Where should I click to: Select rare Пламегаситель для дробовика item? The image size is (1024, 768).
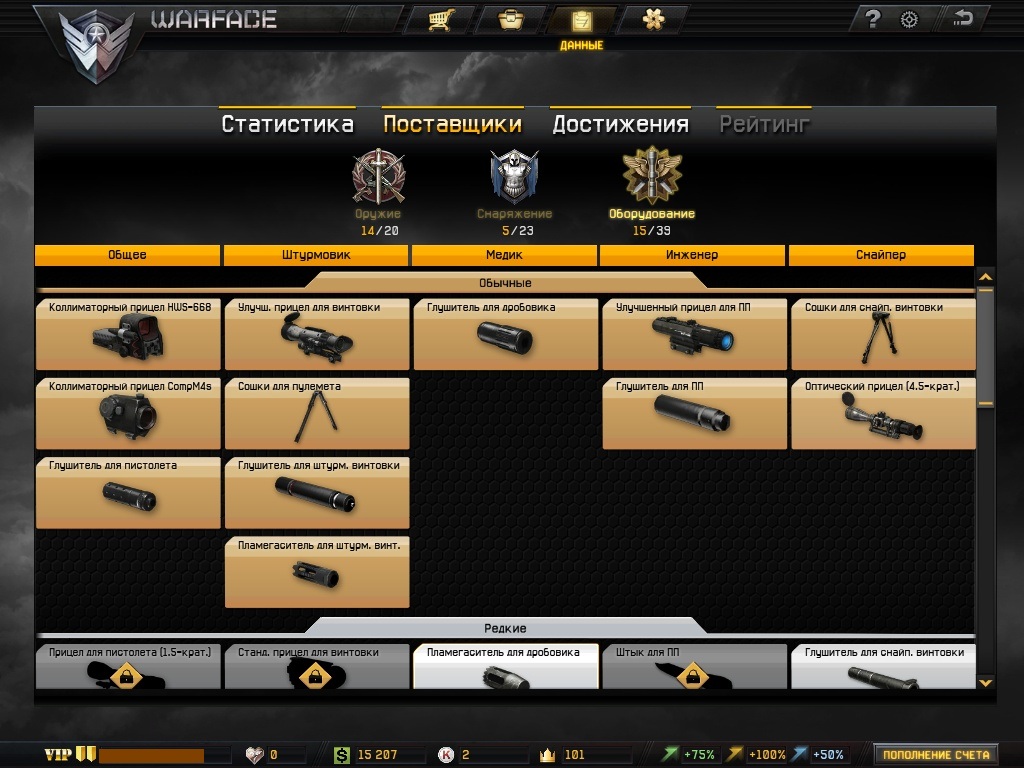[x=505, y=667]
